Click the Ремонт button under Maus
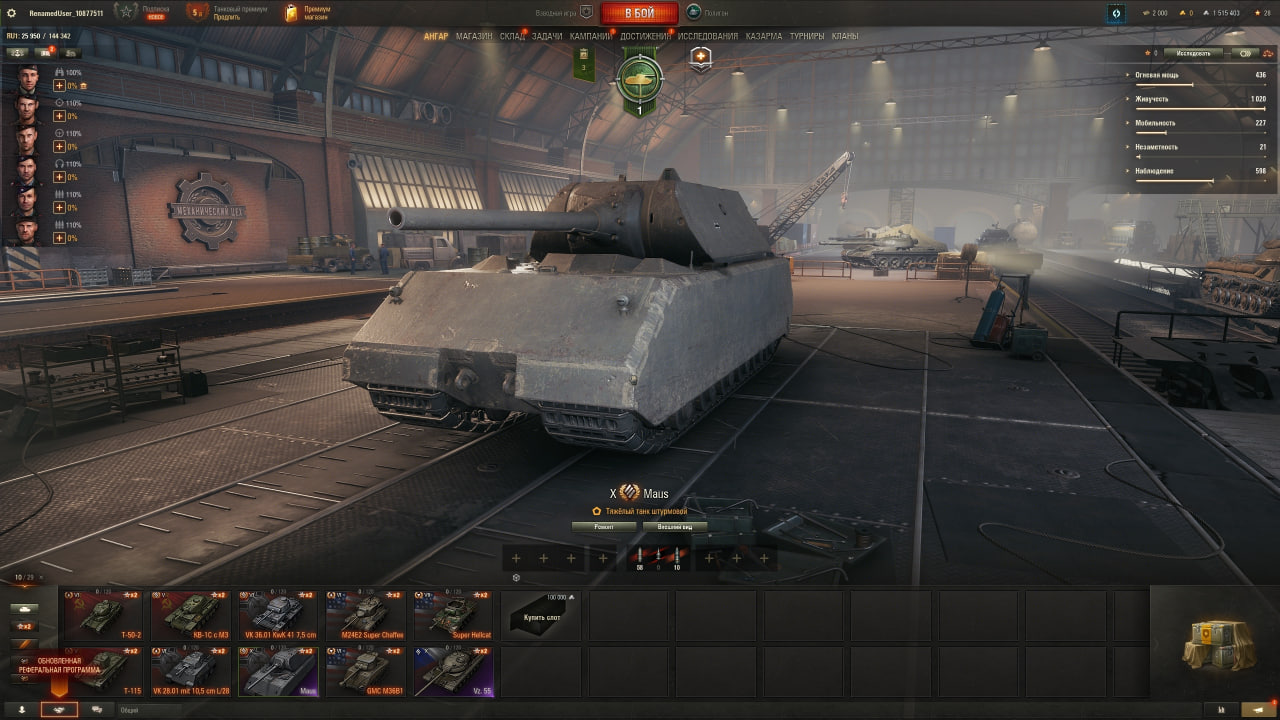Image resolution: width=1280 pixels, height=720 pixels. (x=604, y=526)
